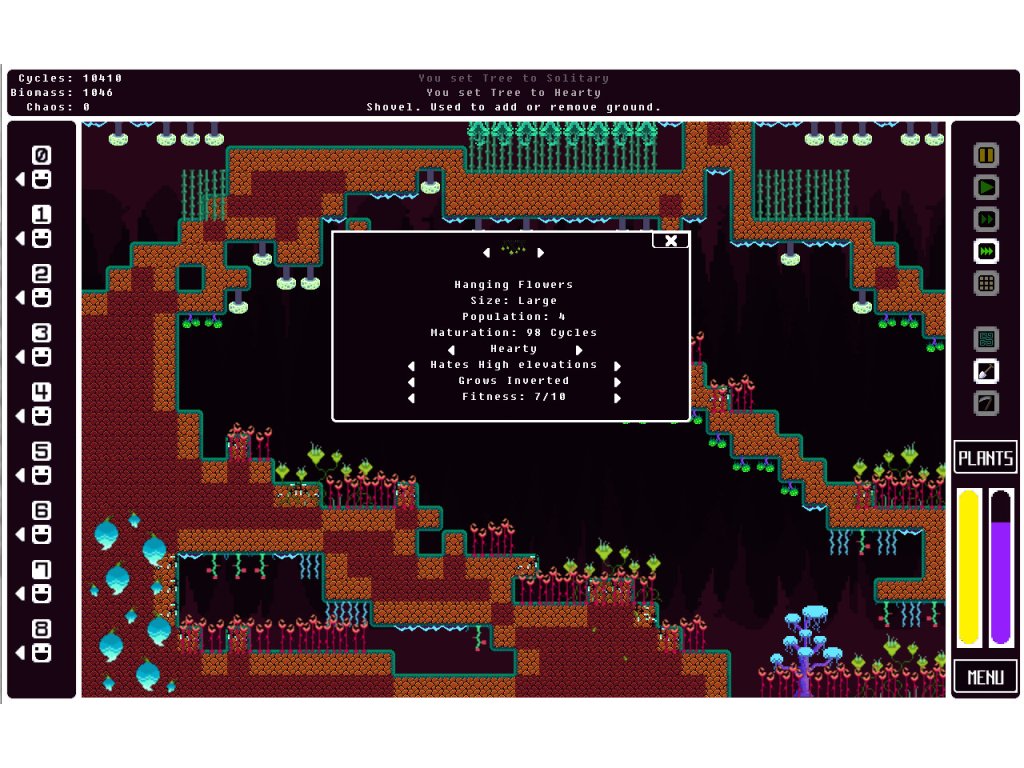
Task: Click right arrow beside Hates High elevations
Action: (617, 366)
